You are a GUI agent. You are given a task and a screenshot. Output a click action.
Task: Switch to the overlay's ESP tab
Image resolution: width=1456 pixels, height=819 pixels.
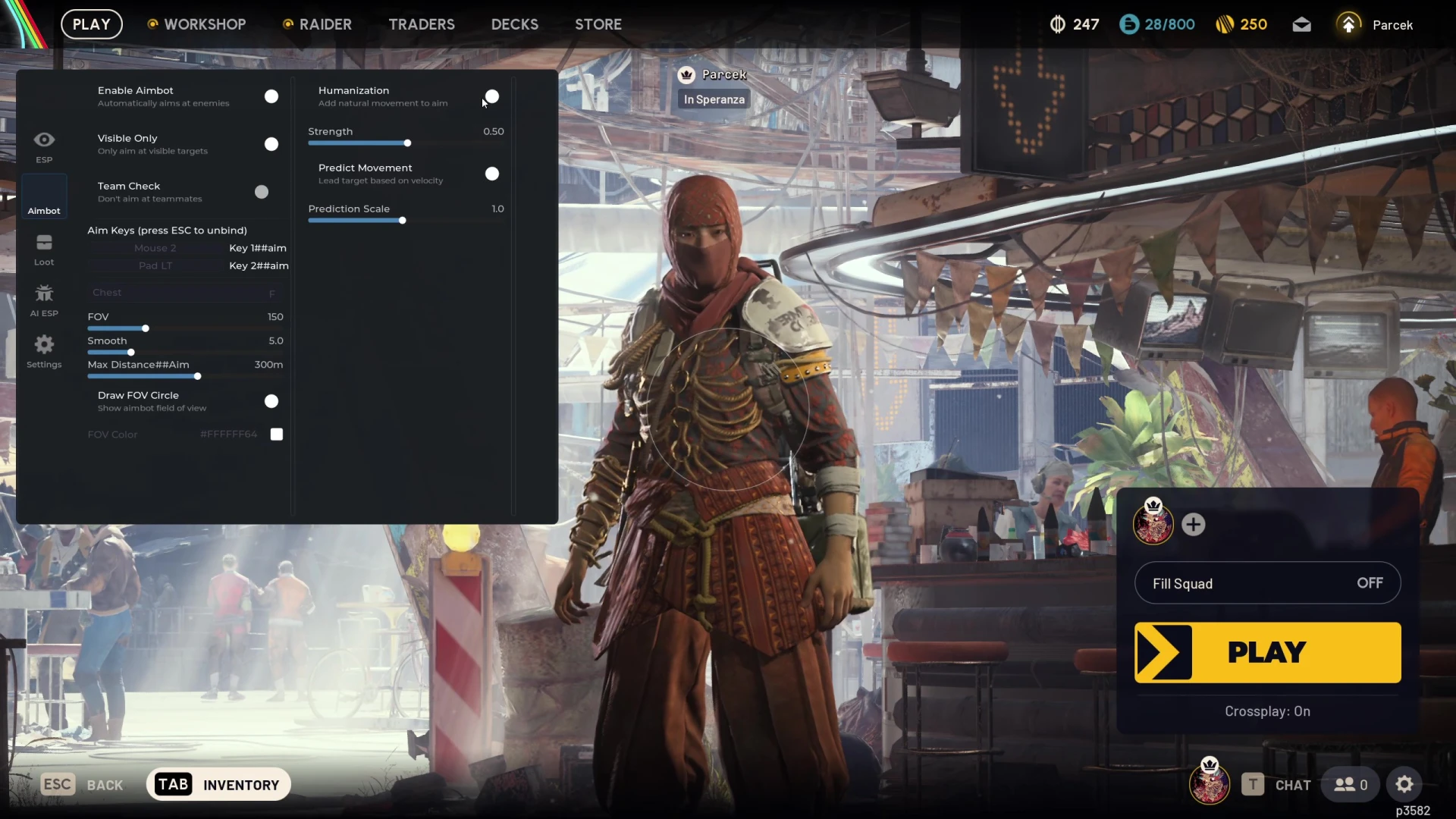tap(44, 146)
